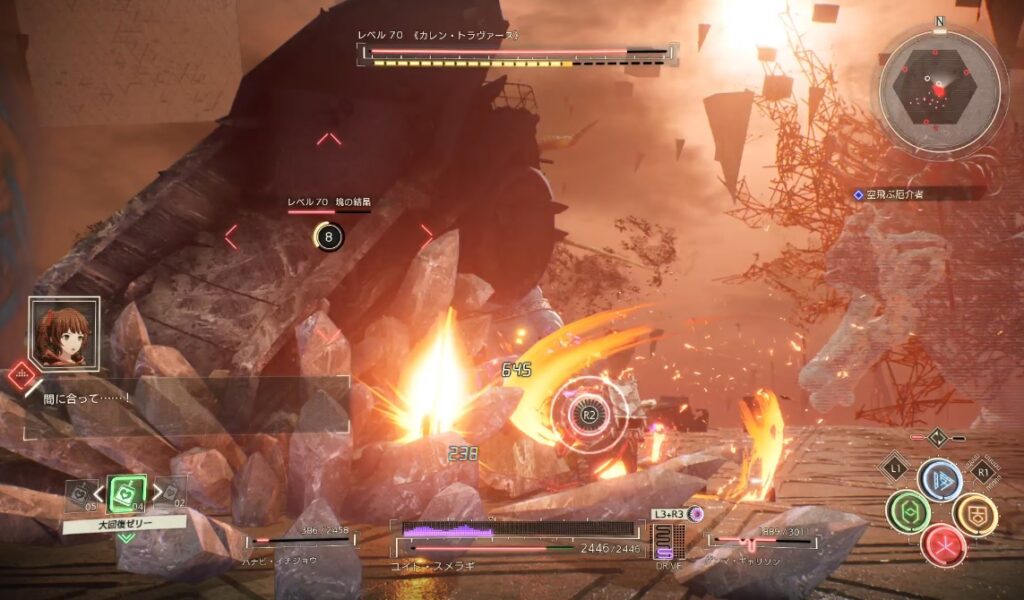
Task: Activate the green hexagon SAS ability
Action: 907,511
